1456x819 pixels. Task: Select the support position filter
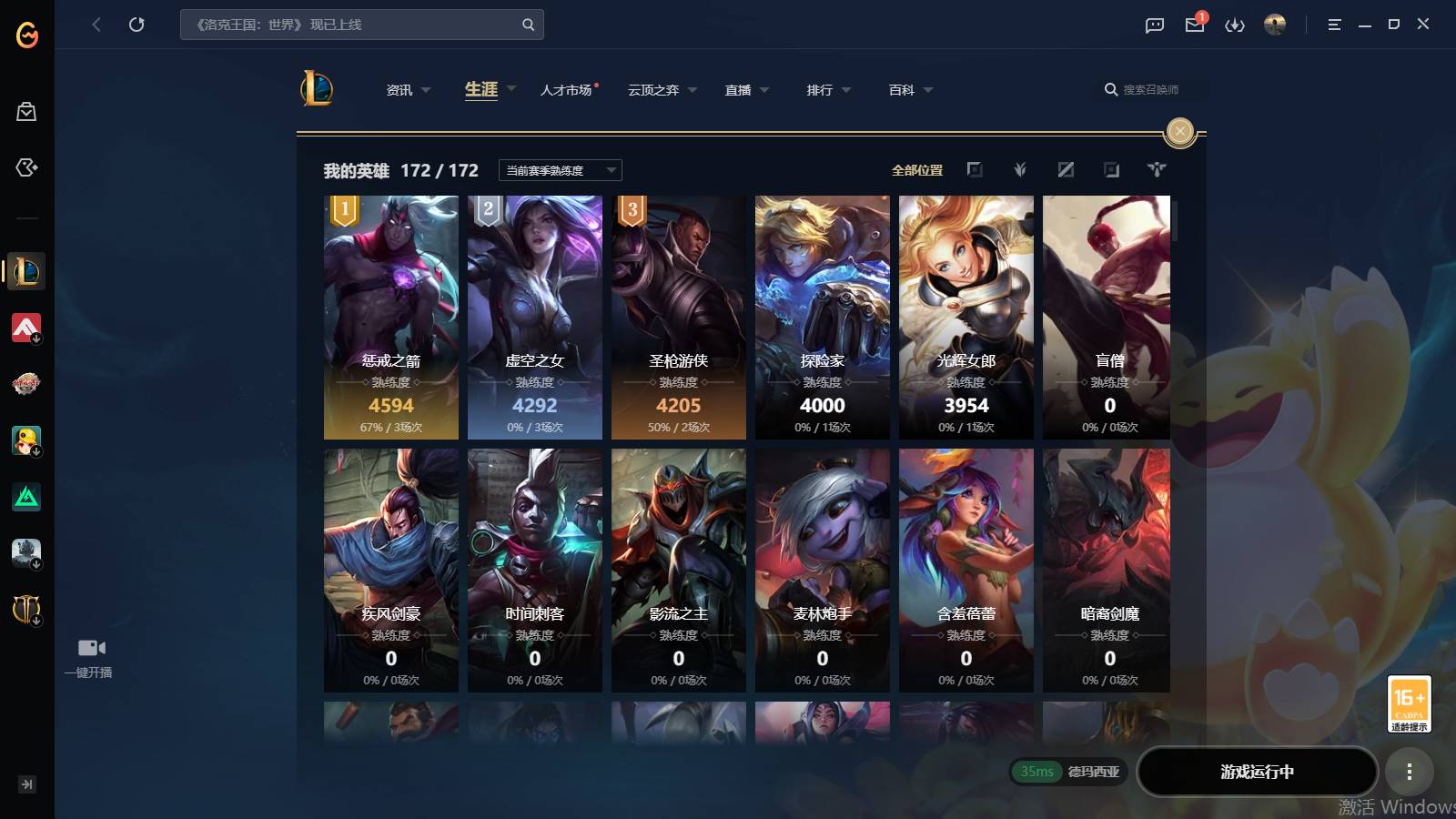click(x=1156, y=169)
